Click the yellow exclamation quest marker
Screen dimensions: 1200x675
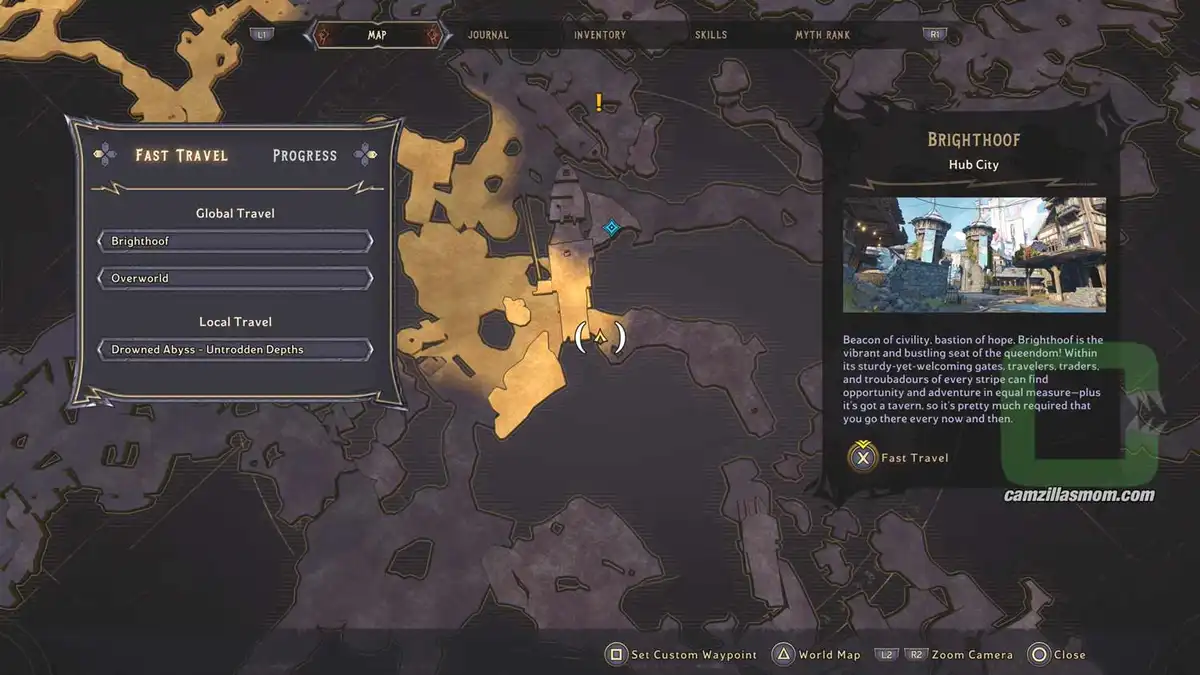599,101
